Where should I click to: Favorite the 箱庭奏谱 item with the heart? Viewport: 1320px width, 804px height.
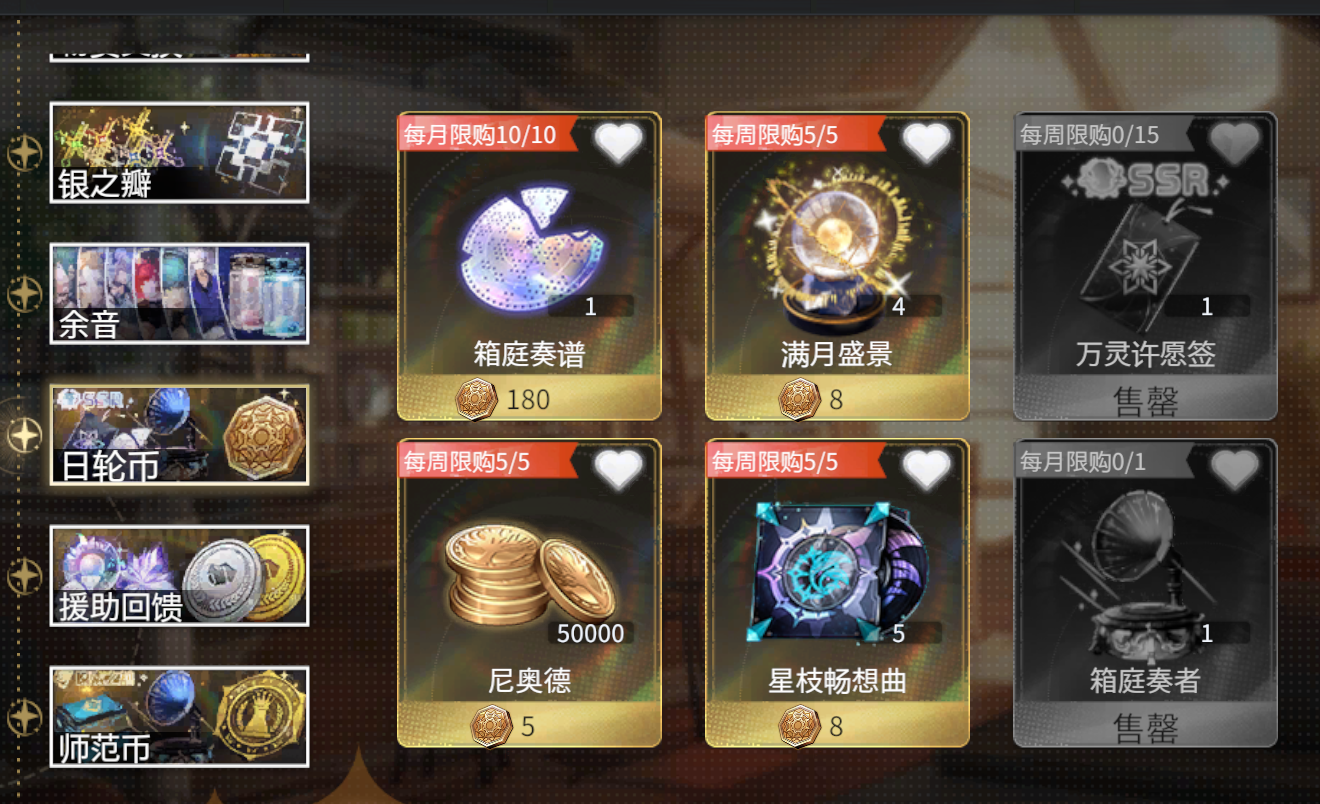[x=620, y=142]
